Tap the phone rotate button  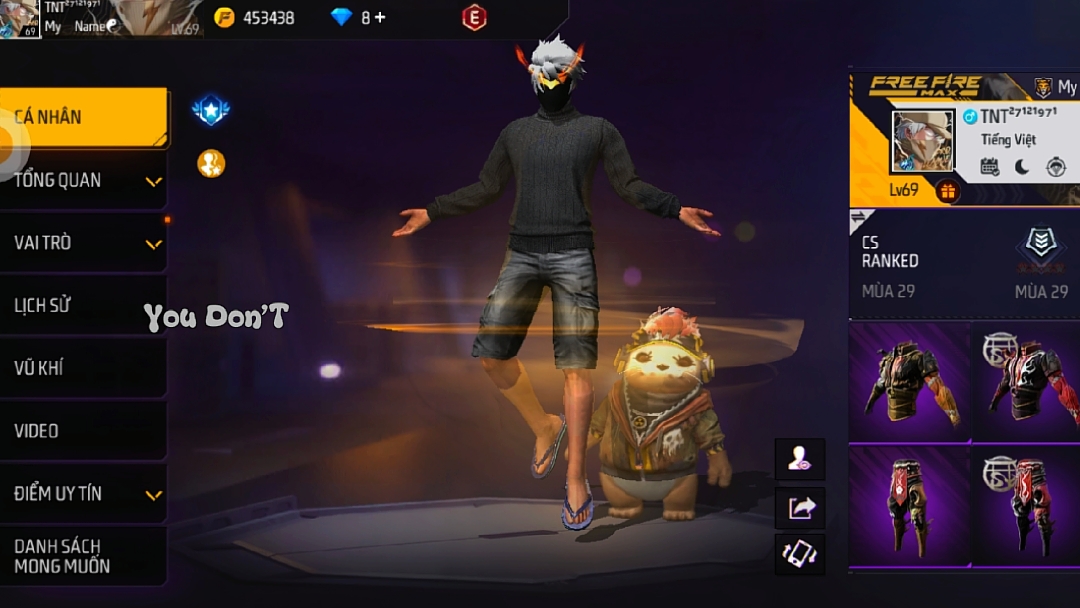tap(800, 554)
